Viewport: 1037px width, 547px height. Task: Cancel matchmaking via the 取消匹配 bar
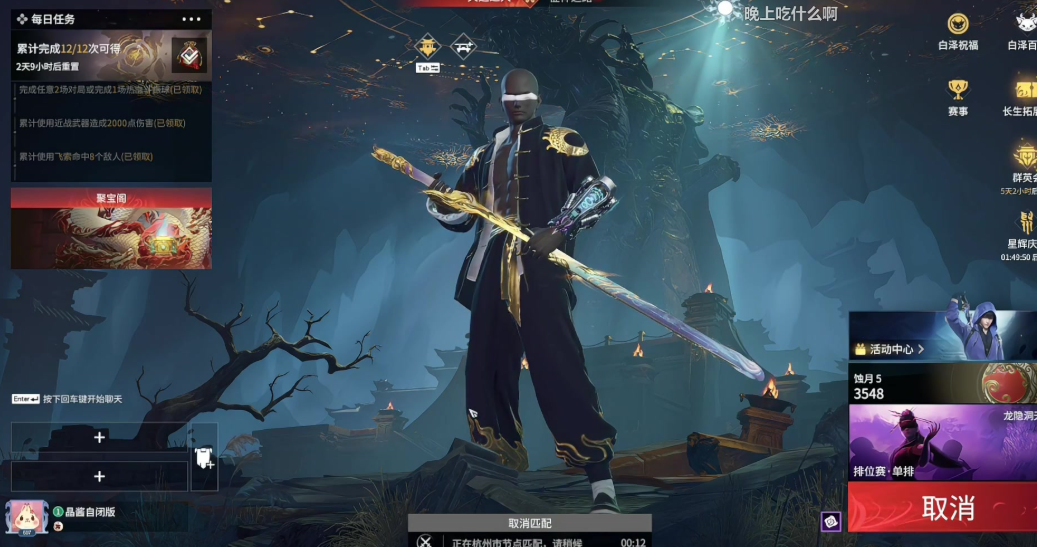pos(529,523)
